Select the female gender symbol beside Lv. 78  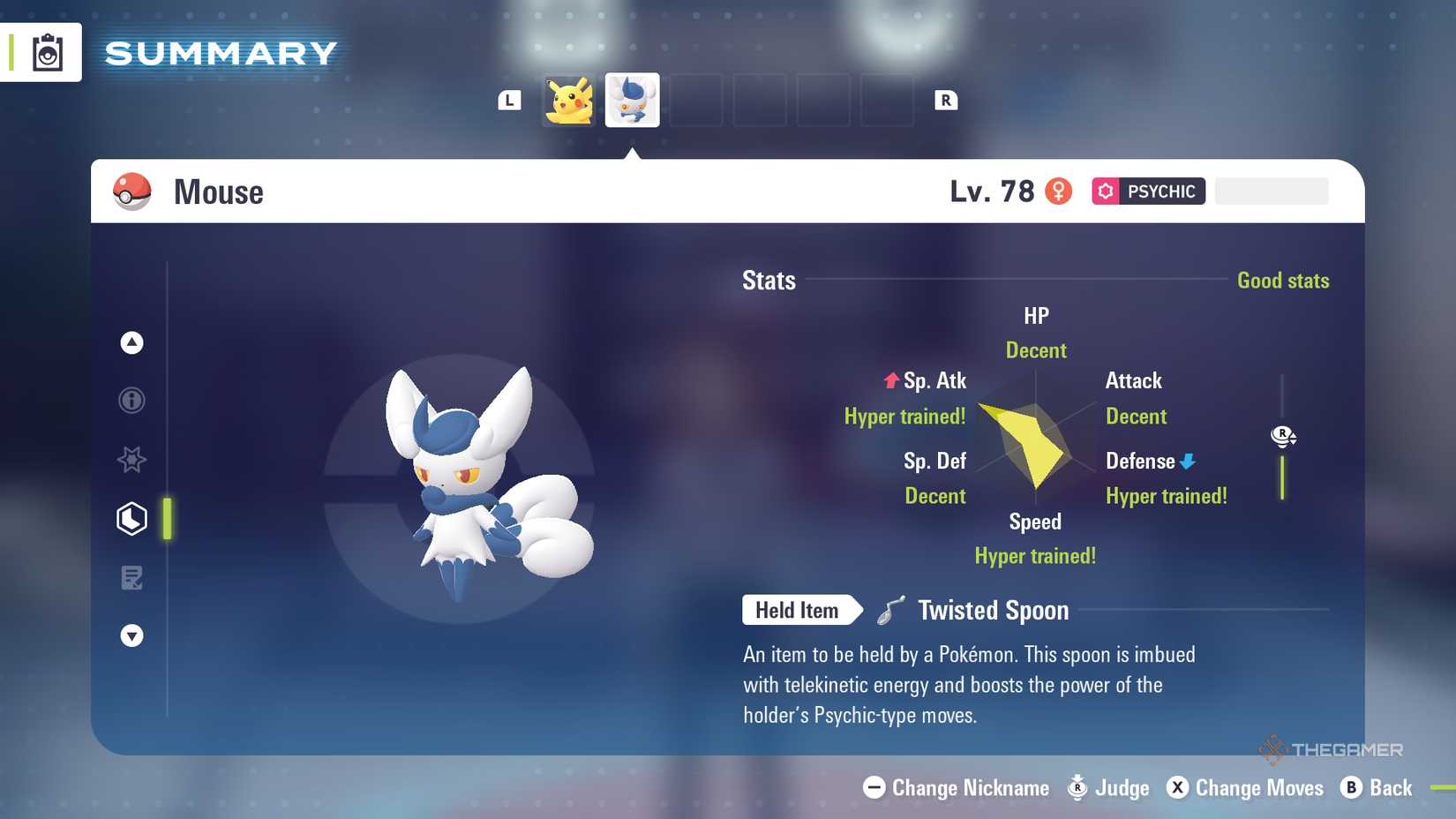1058,191
